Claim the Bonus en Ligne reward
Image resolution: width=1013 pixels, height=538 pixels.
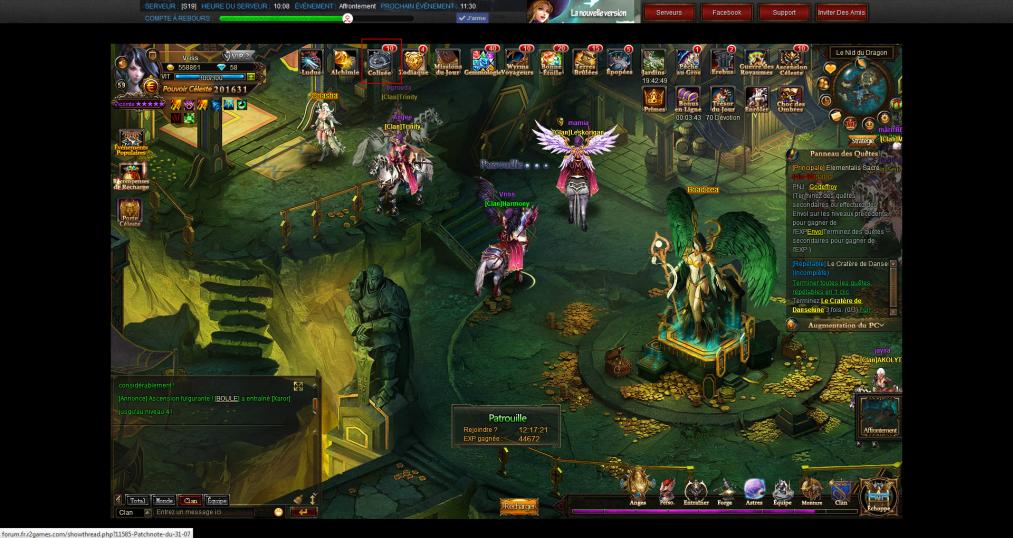pyautogui.click(x=688, y=97)
